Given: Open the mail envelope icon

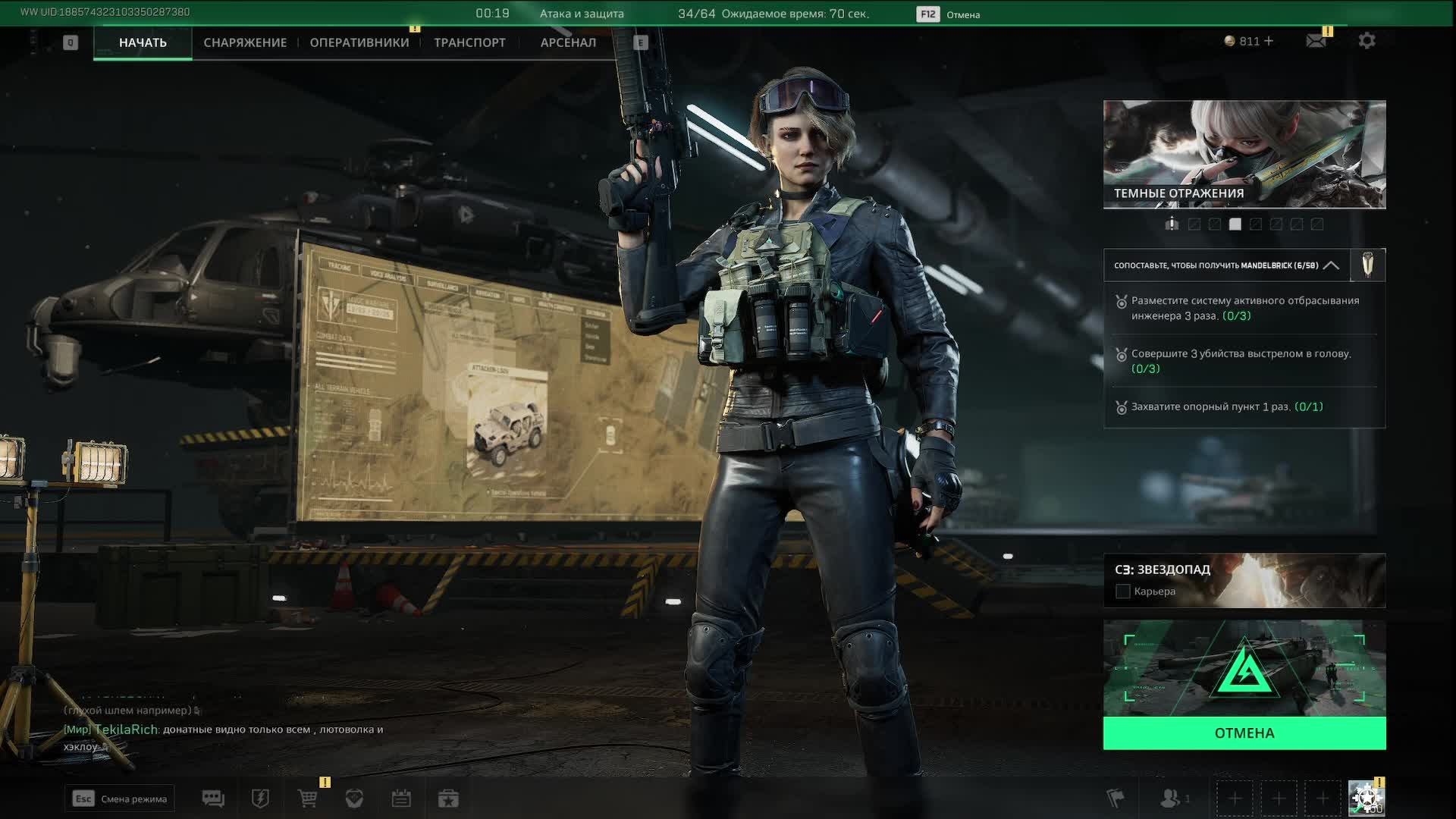Looking at the screenshot, I should pos(1316,41).
